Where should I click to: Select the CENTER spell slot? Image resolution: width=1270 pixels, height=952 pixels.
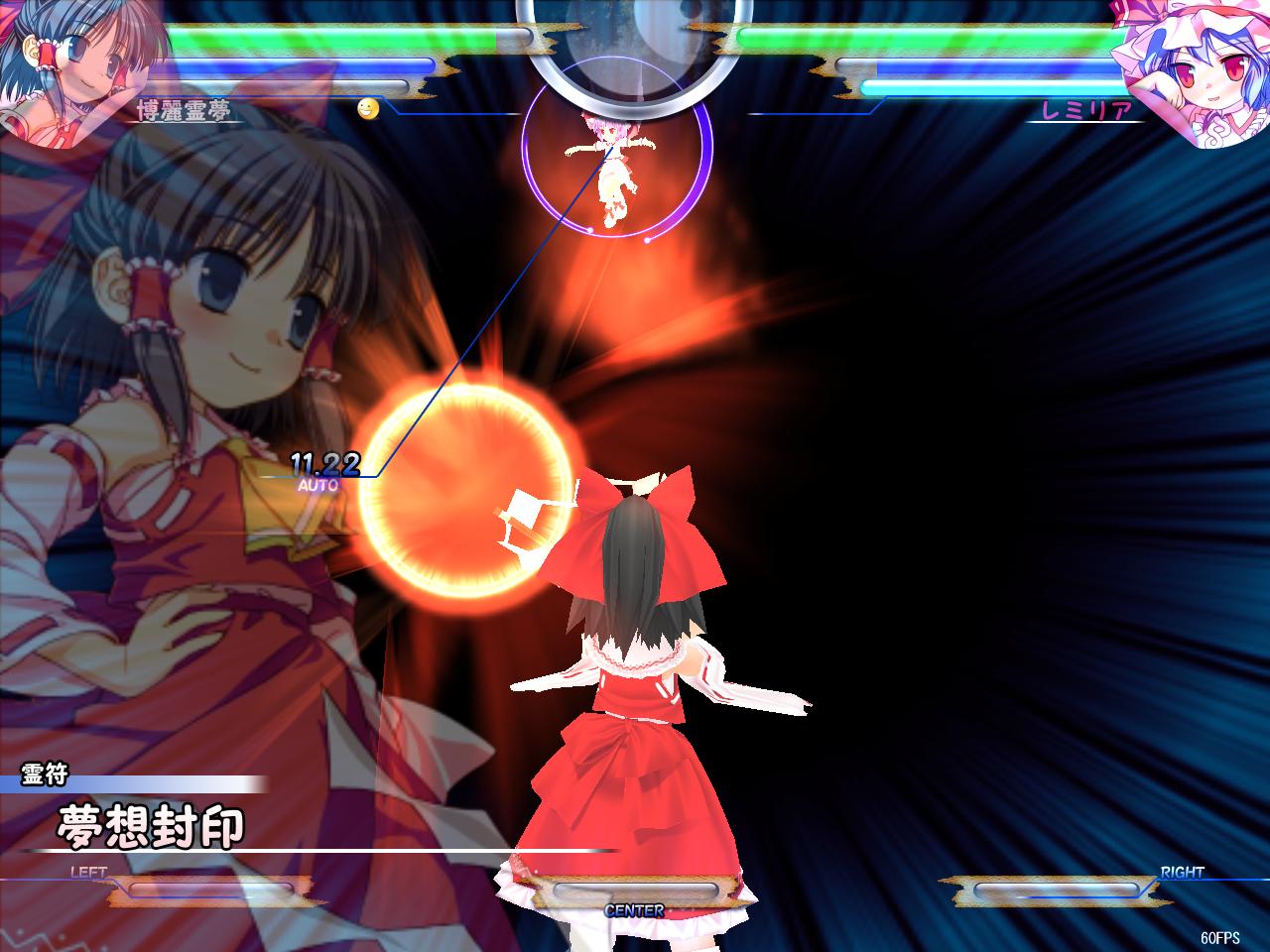click(634, 892)
